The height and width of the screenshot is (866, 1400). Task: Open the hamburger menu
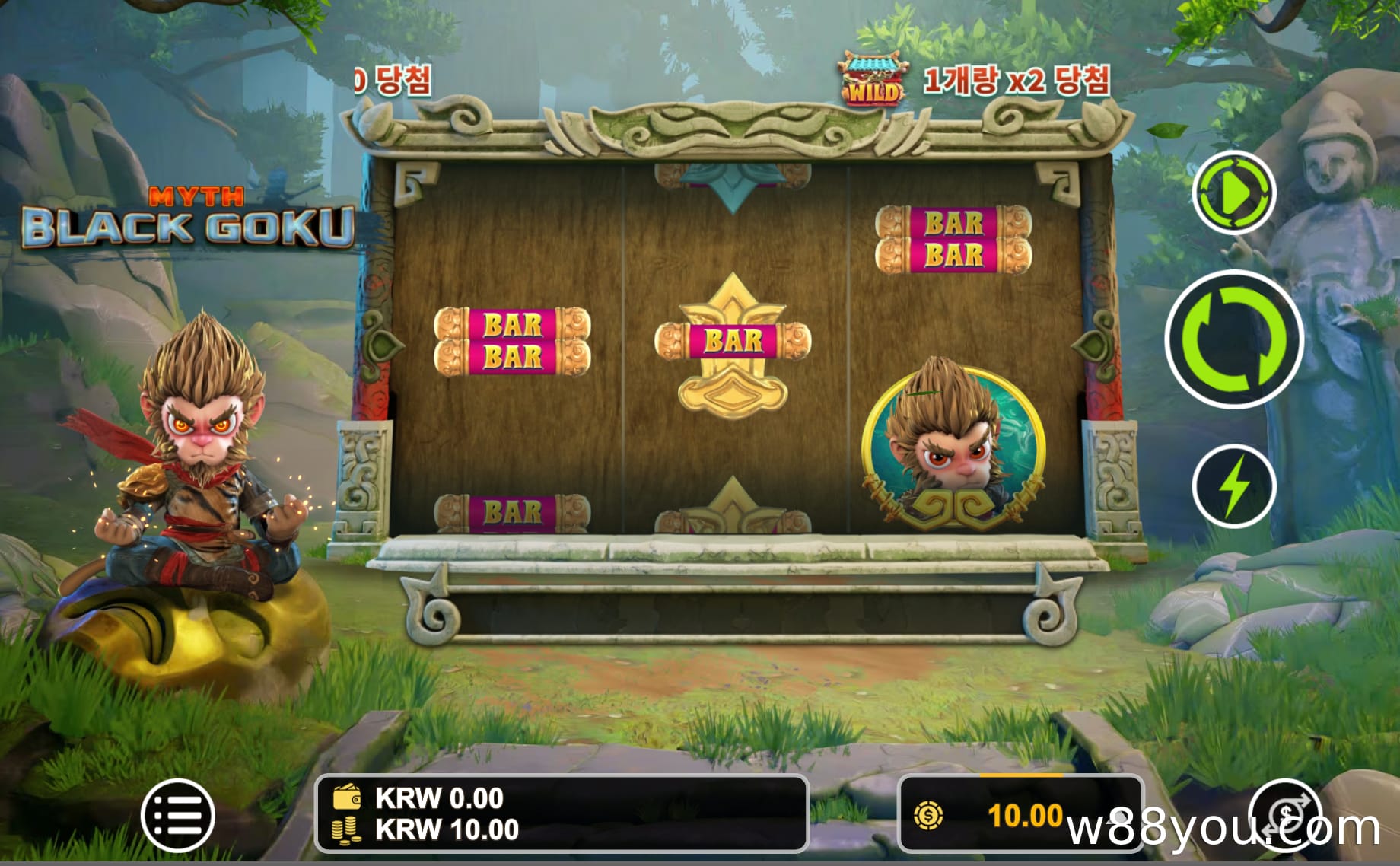[178, 816]
